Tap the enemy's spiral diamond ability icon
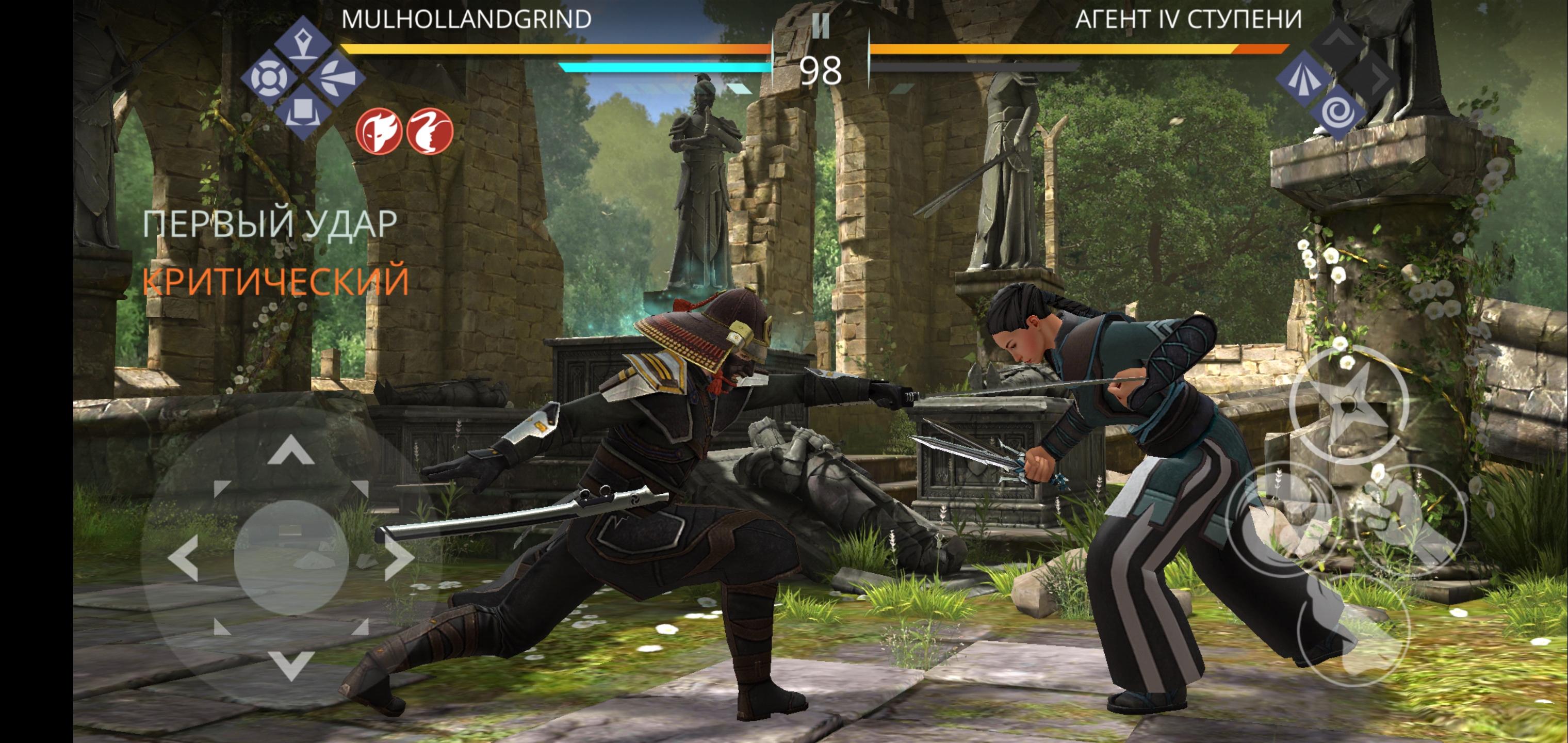The image size is (1568, 743). (1337, 112)
